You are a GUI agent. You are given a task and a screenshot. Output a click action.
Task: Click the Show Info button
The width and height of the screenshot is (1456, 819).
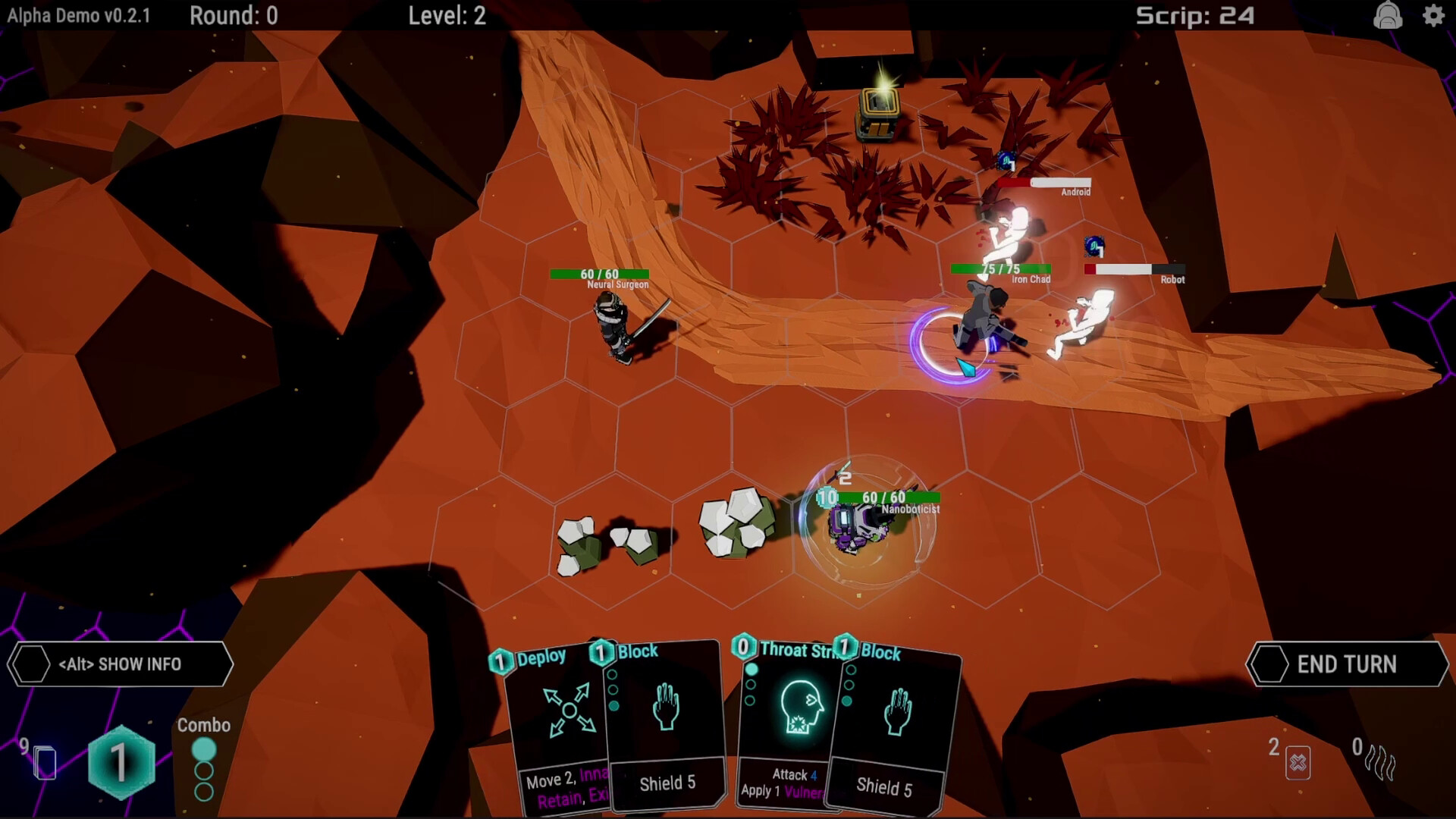120,664
